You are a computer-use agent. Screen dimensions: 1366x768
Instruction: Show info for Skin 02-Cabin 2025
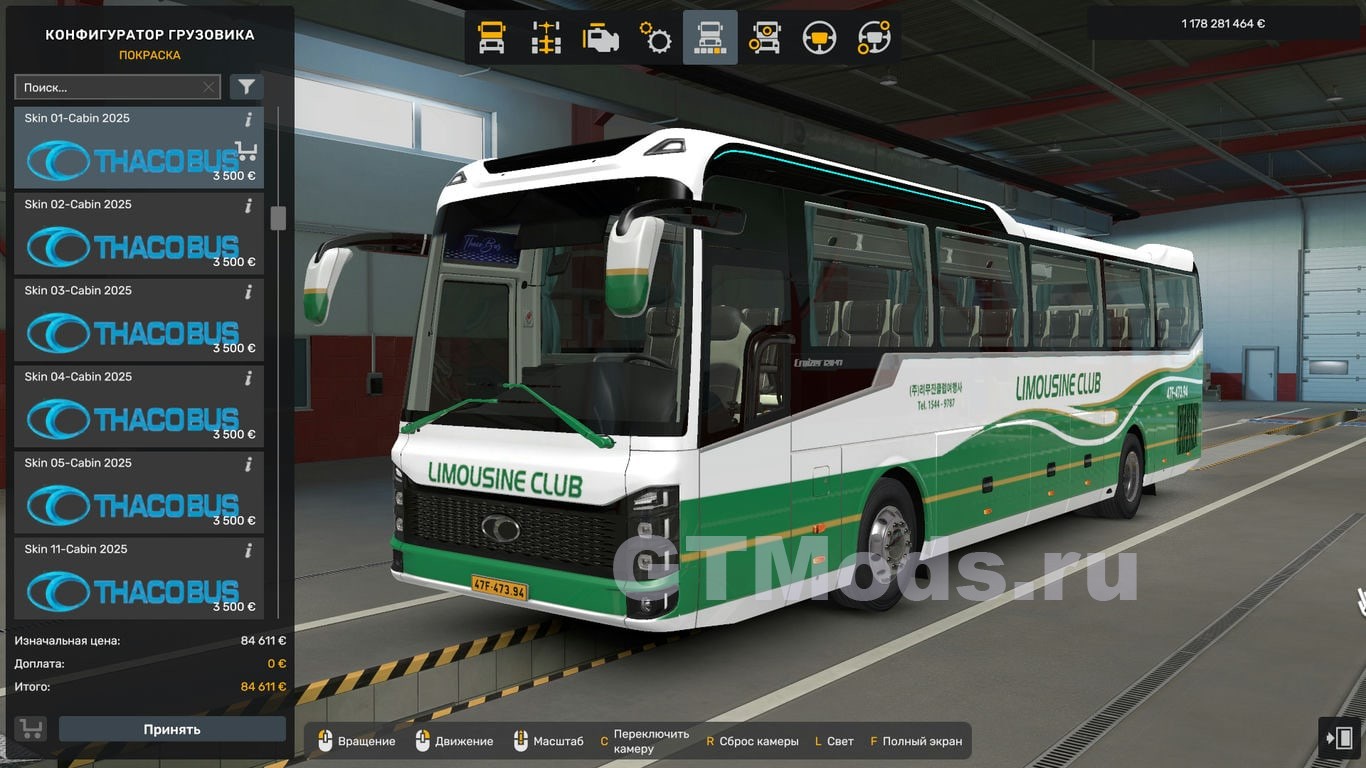pyautogui.click(x=248, y=206)
